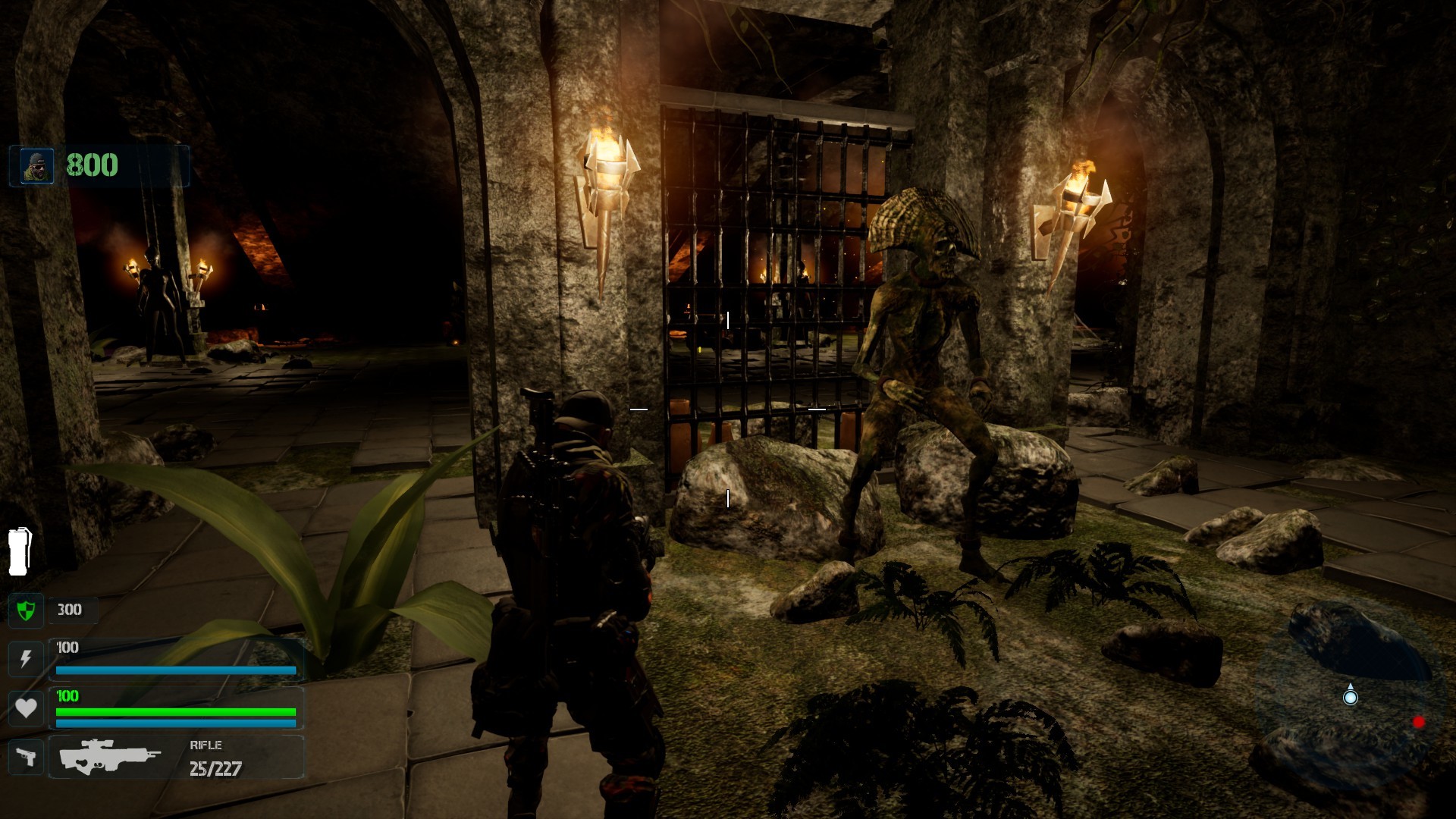Expand the score counter panel

tap(99, 165)
